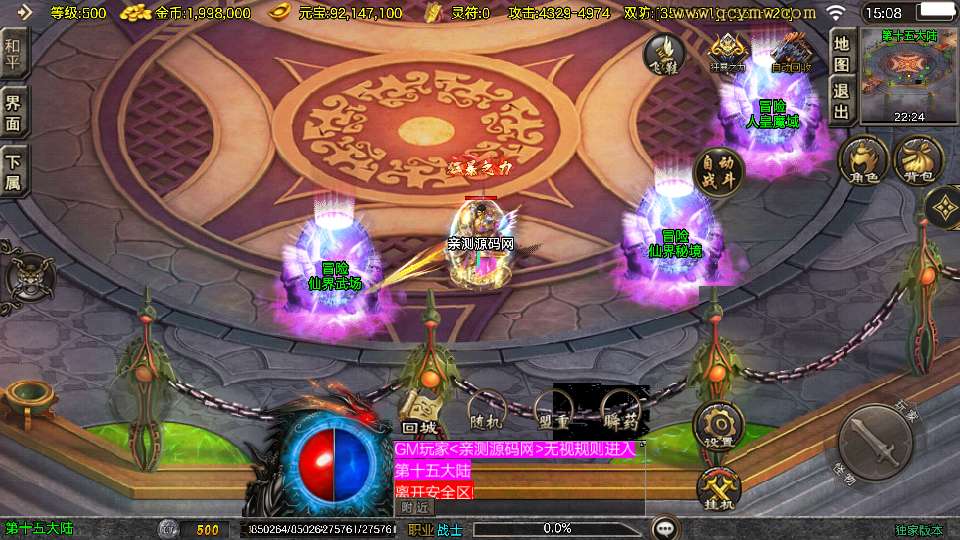Use the 随机 random teleport button
The width and height of the screenshot is (960, 540).
(488, 411)
